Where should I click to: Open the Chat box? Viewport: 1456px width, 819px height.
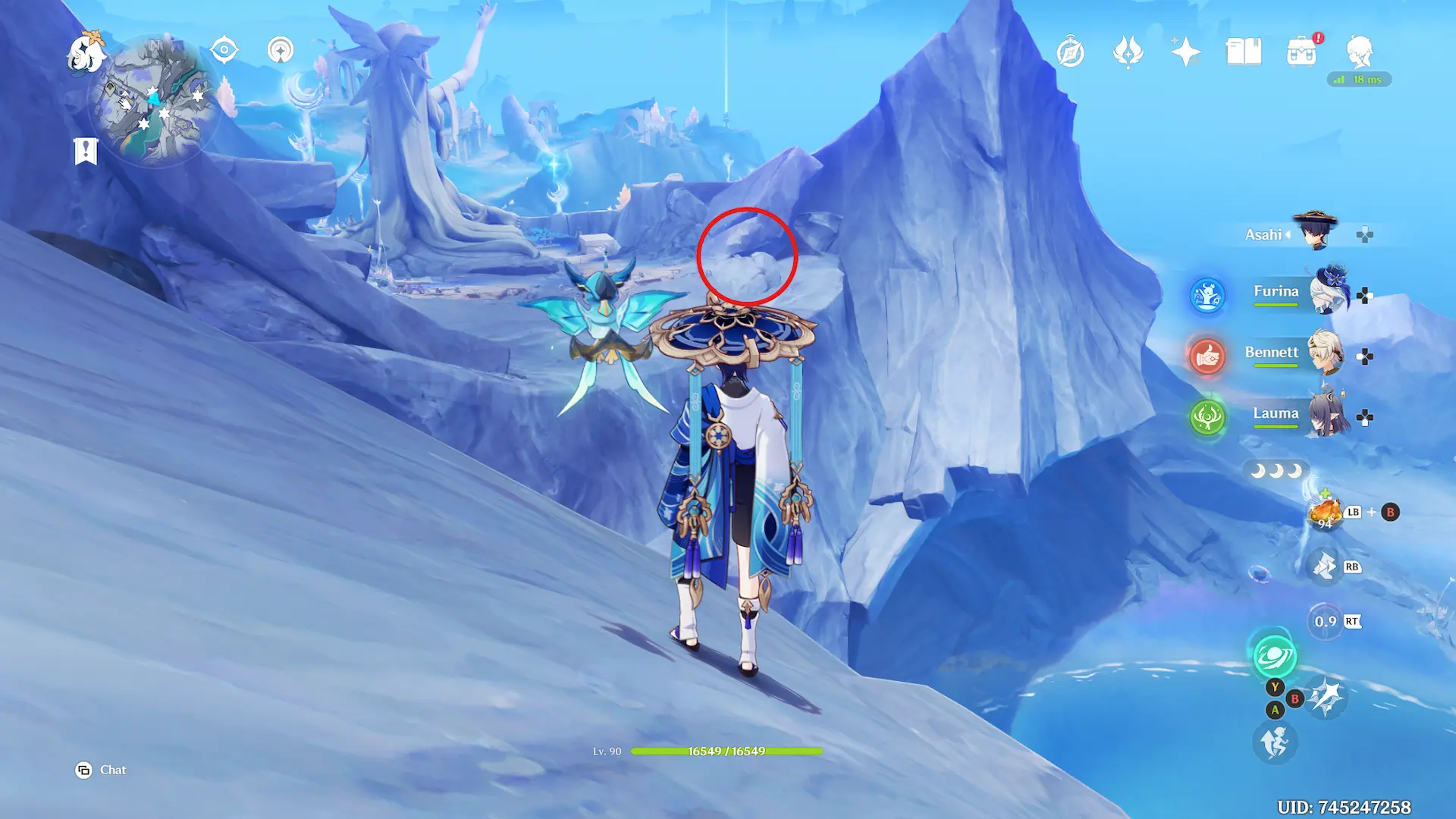[102, 770]
